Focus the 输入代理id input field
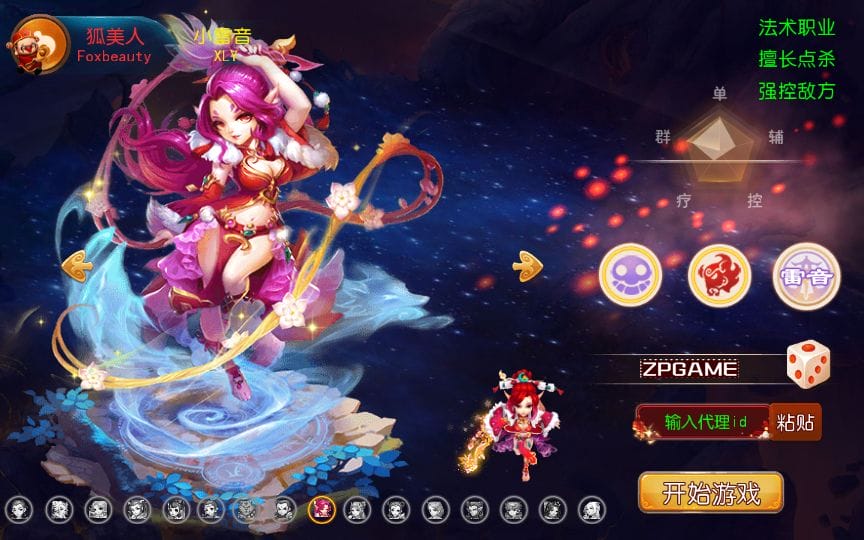 click(705, 422)
